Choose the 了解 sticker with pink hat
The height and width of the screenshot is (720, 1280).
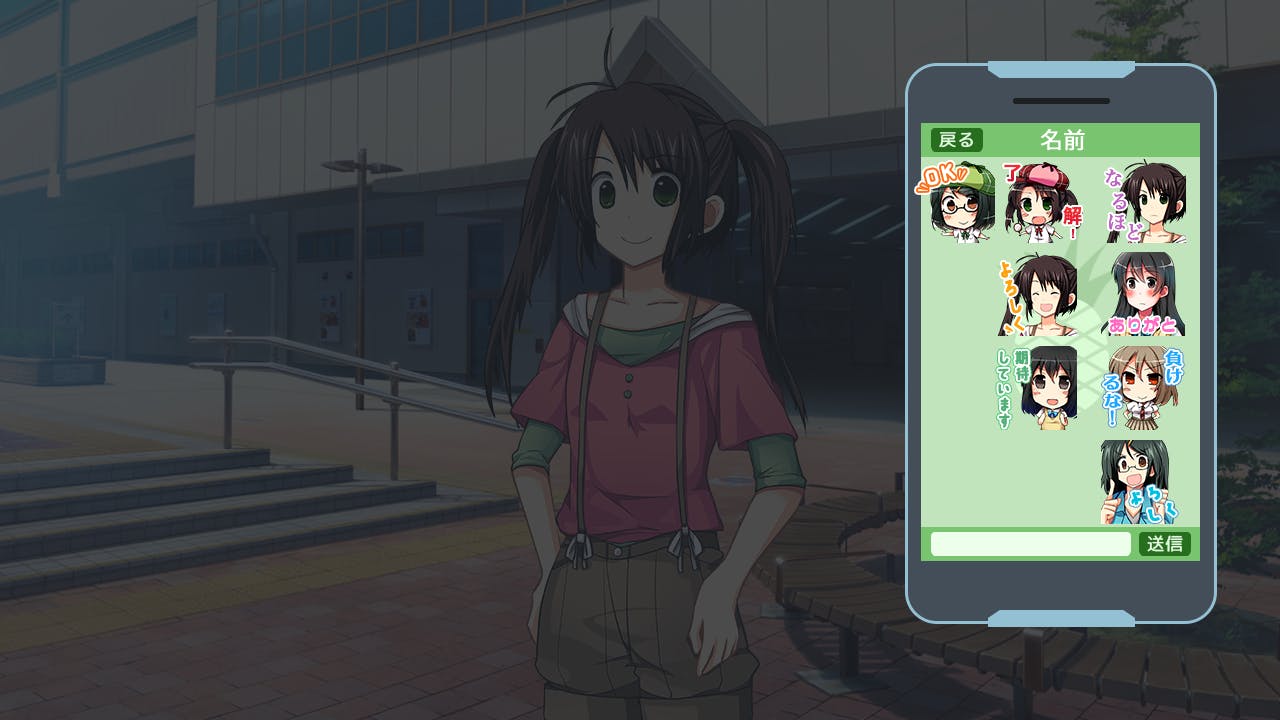1043,203
